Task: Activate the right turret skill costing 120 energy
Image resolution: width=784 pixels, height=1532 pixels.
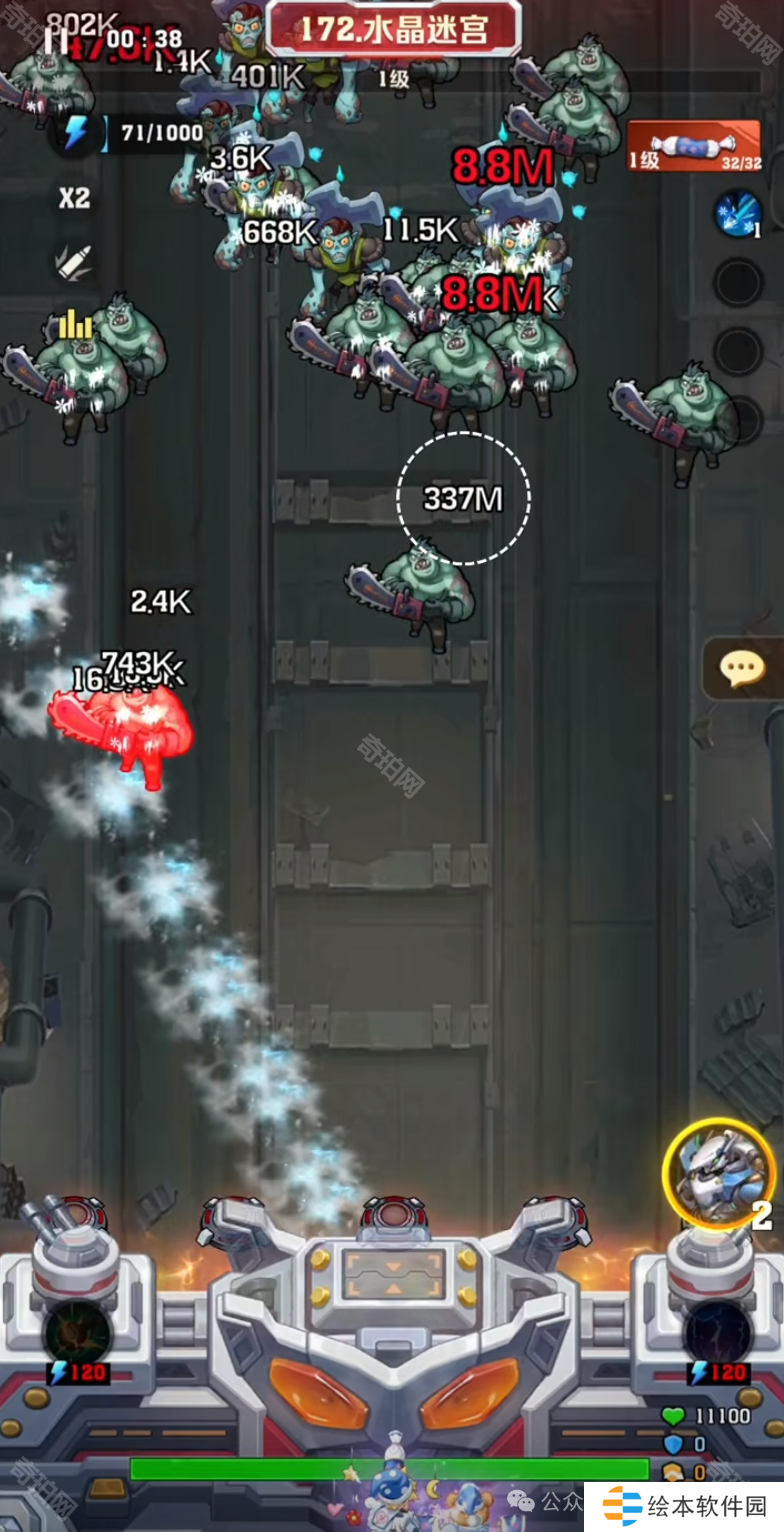Action: [718, 1335]
